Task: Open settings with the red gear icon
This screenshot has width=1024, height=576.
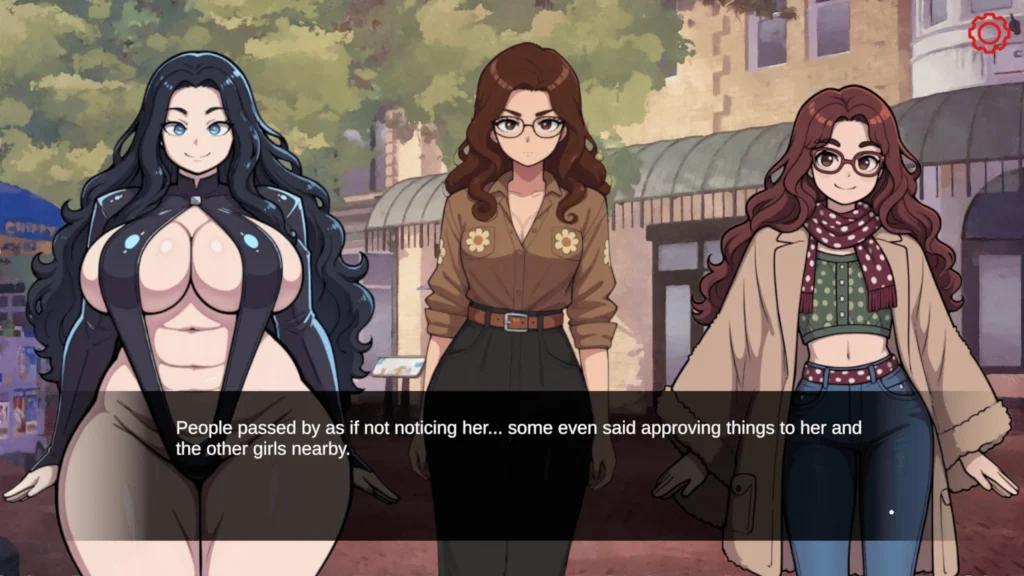Action: point(989,33)
